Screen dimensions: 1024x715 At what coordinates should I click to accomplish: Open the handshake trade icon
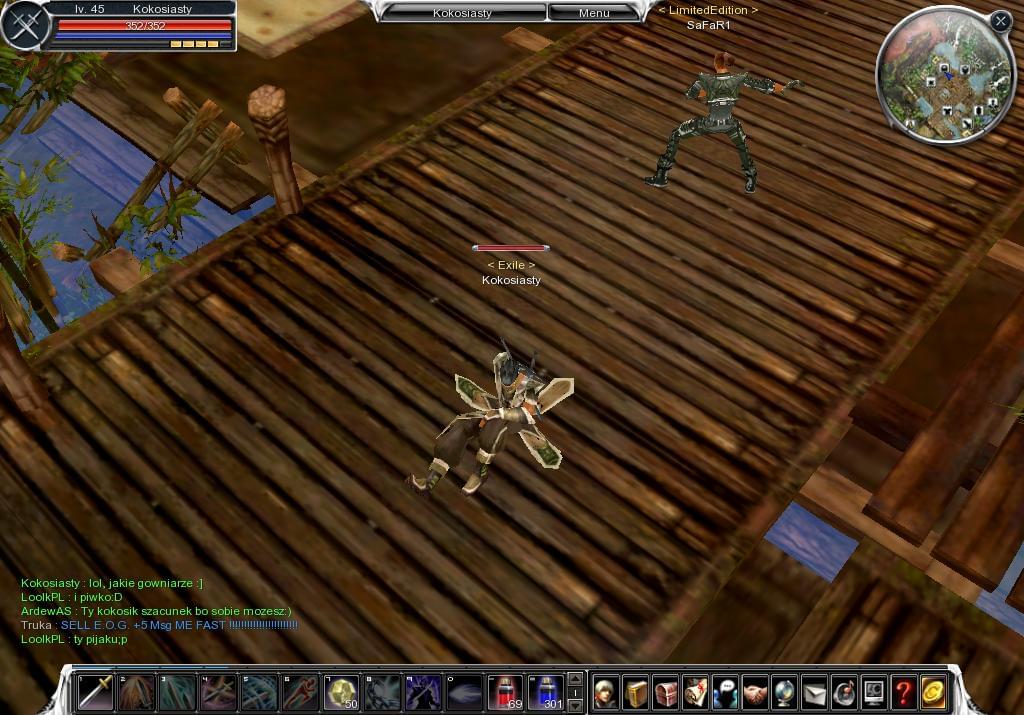tap(755, 691)
